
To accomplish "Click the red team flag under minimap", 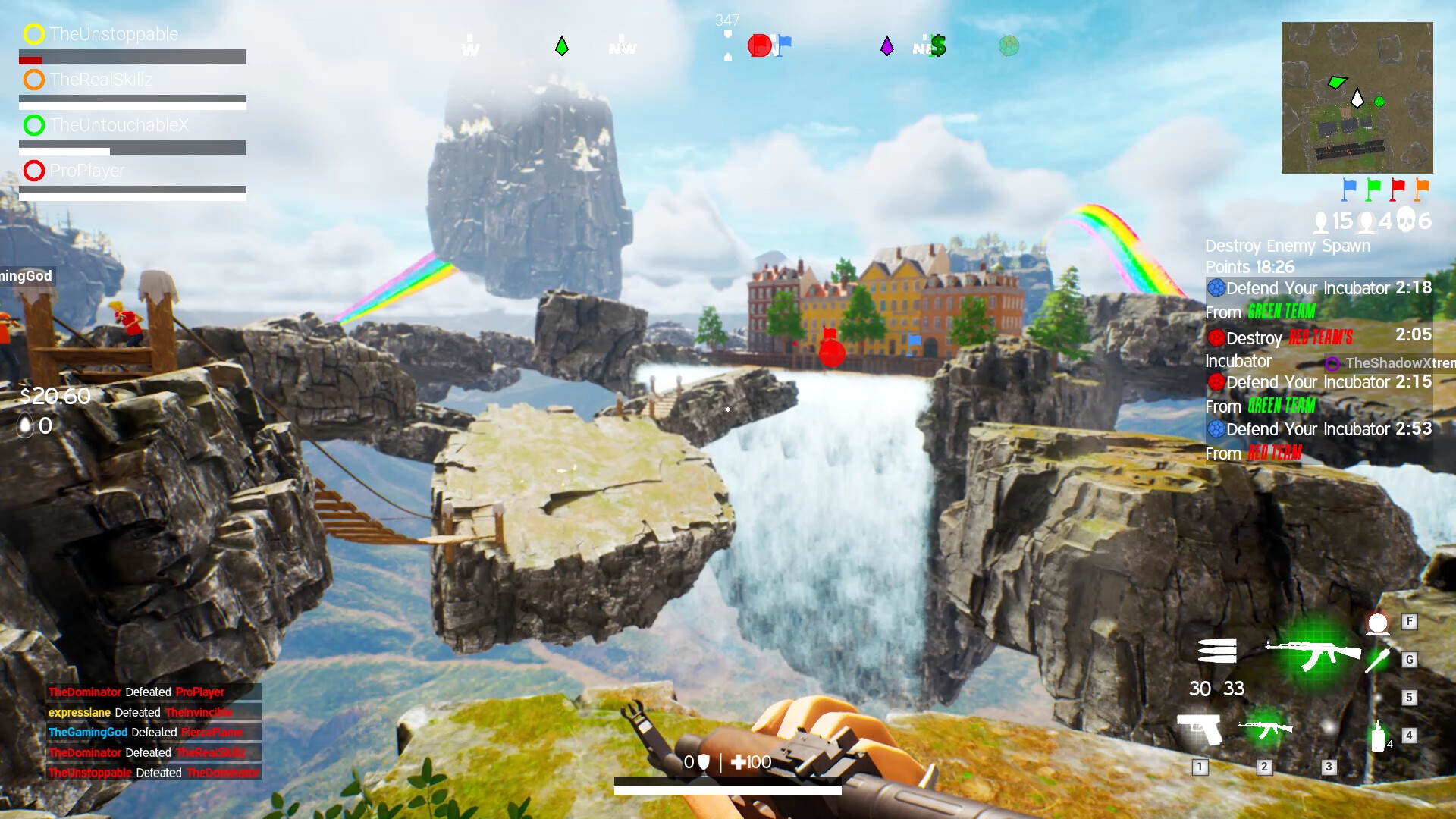I will point(1398,188).
